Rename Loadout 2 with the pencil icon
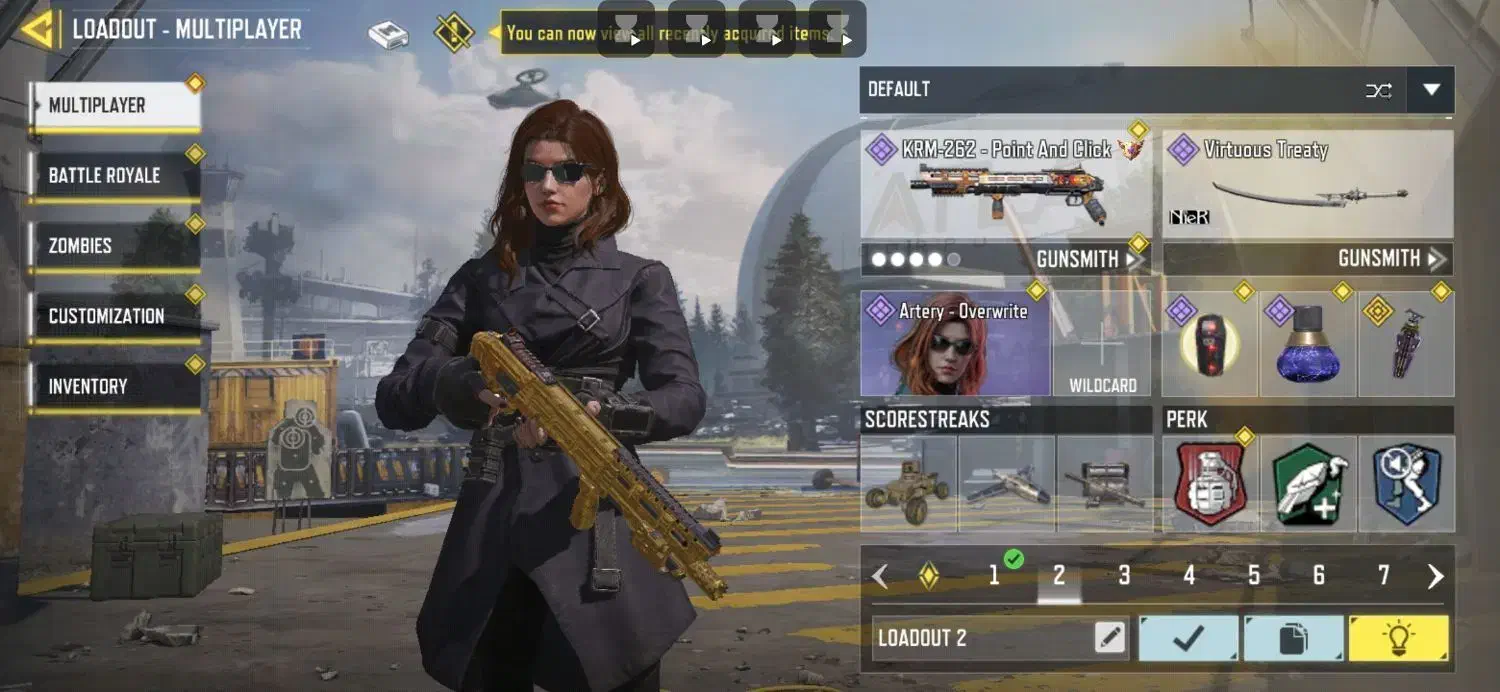This screenshot has height=692, width=1500. point(1109,638)
